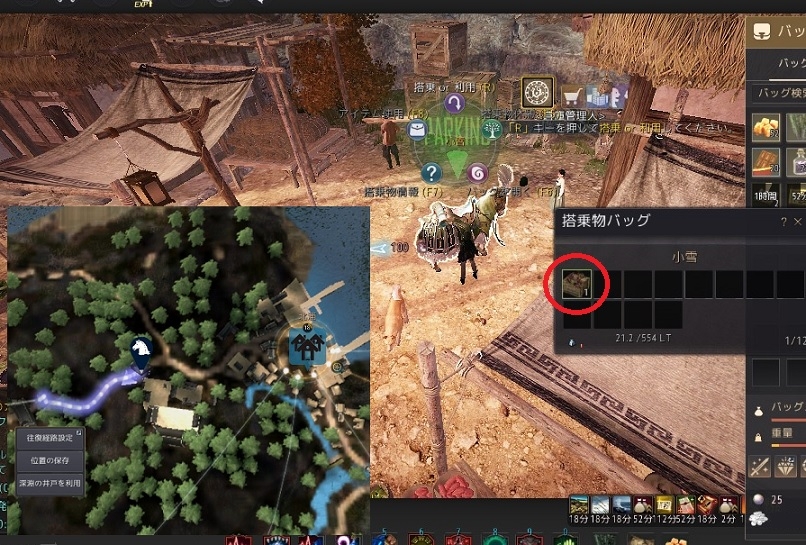Close the 搭乗物バッグ window
The height and width of the screenshot is (545, 806).
(799, 222)
